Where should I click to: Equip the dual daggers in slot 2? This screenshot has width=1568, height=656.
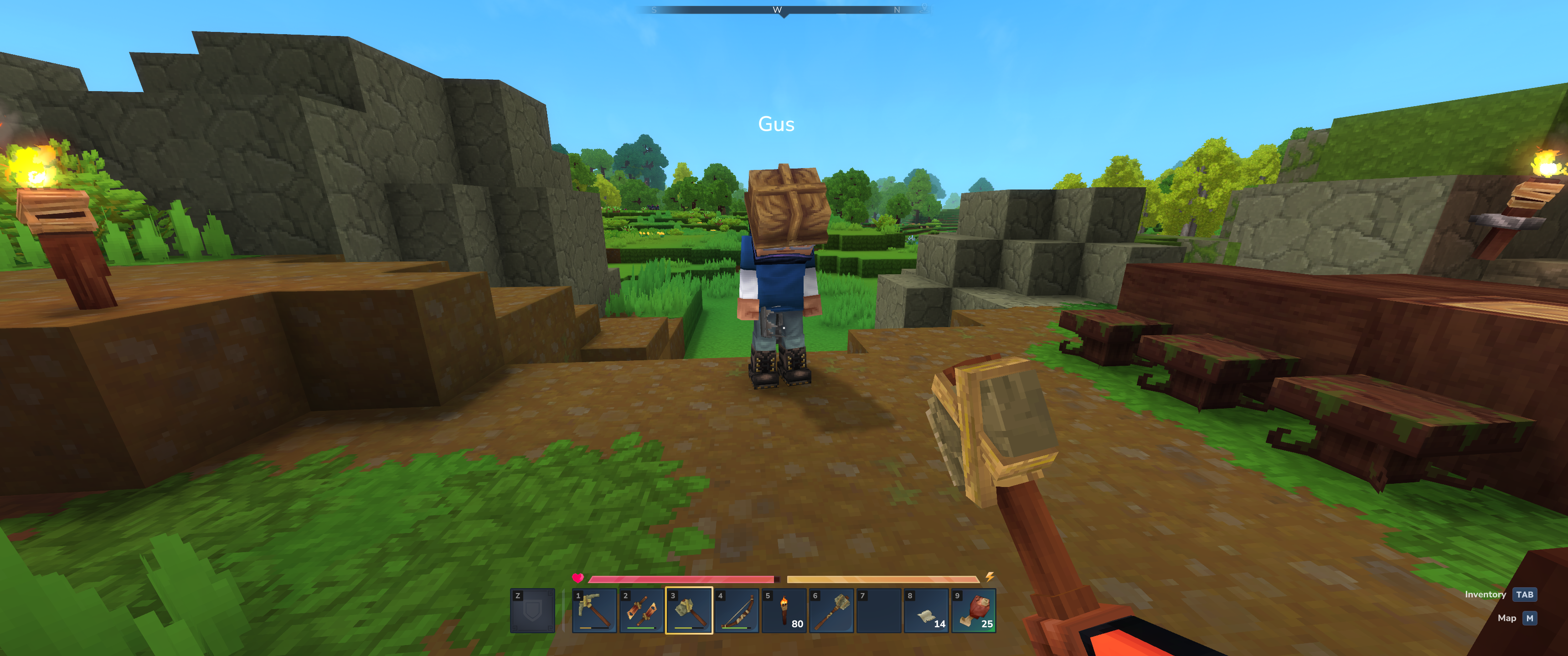tap(642, 610)
